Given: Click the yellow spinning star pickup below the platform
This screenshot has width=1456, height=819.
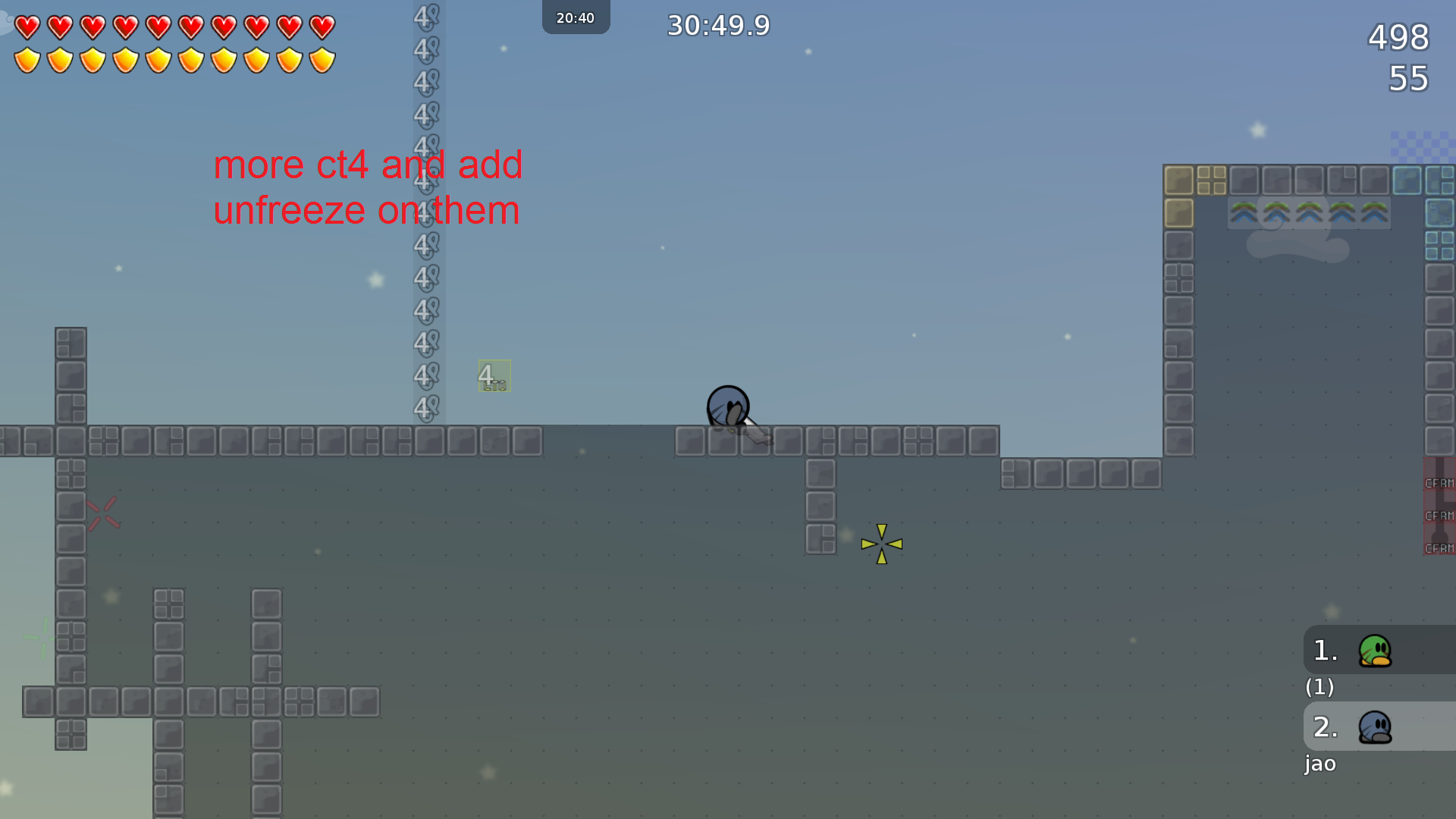Looking at the screenshot, I should (882, 544).
